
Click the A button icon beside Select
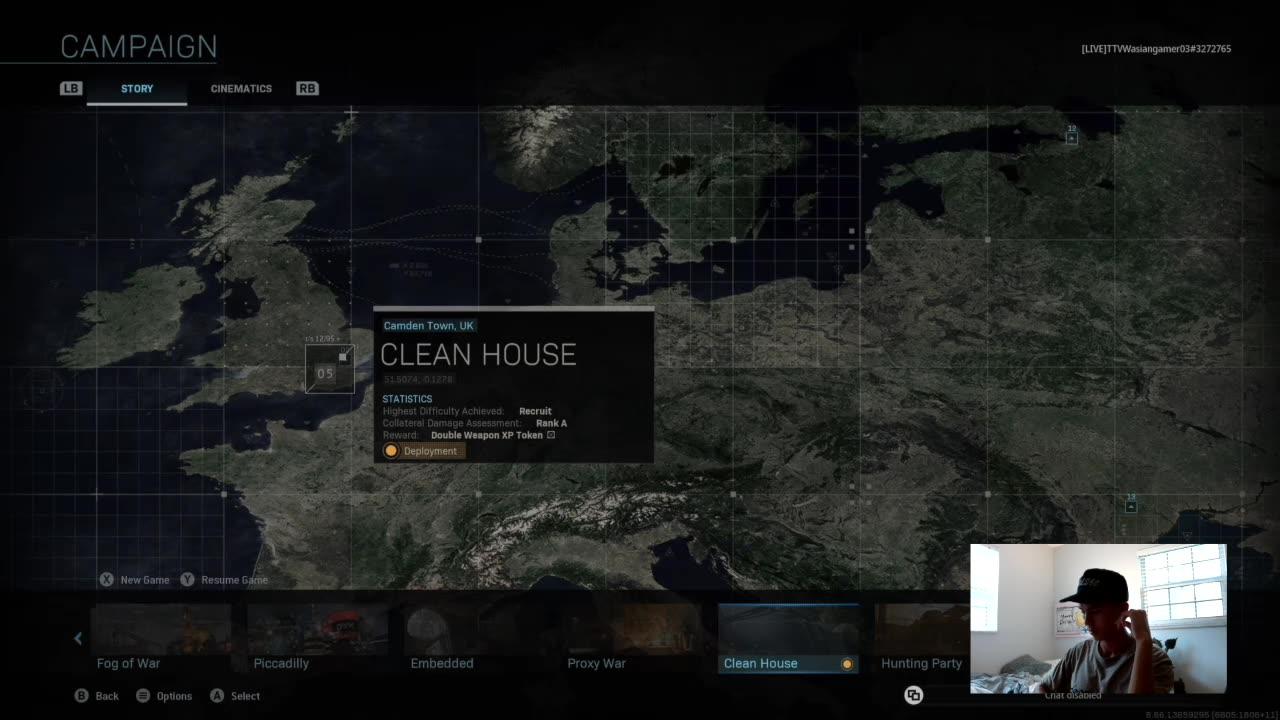click(216, 695)
